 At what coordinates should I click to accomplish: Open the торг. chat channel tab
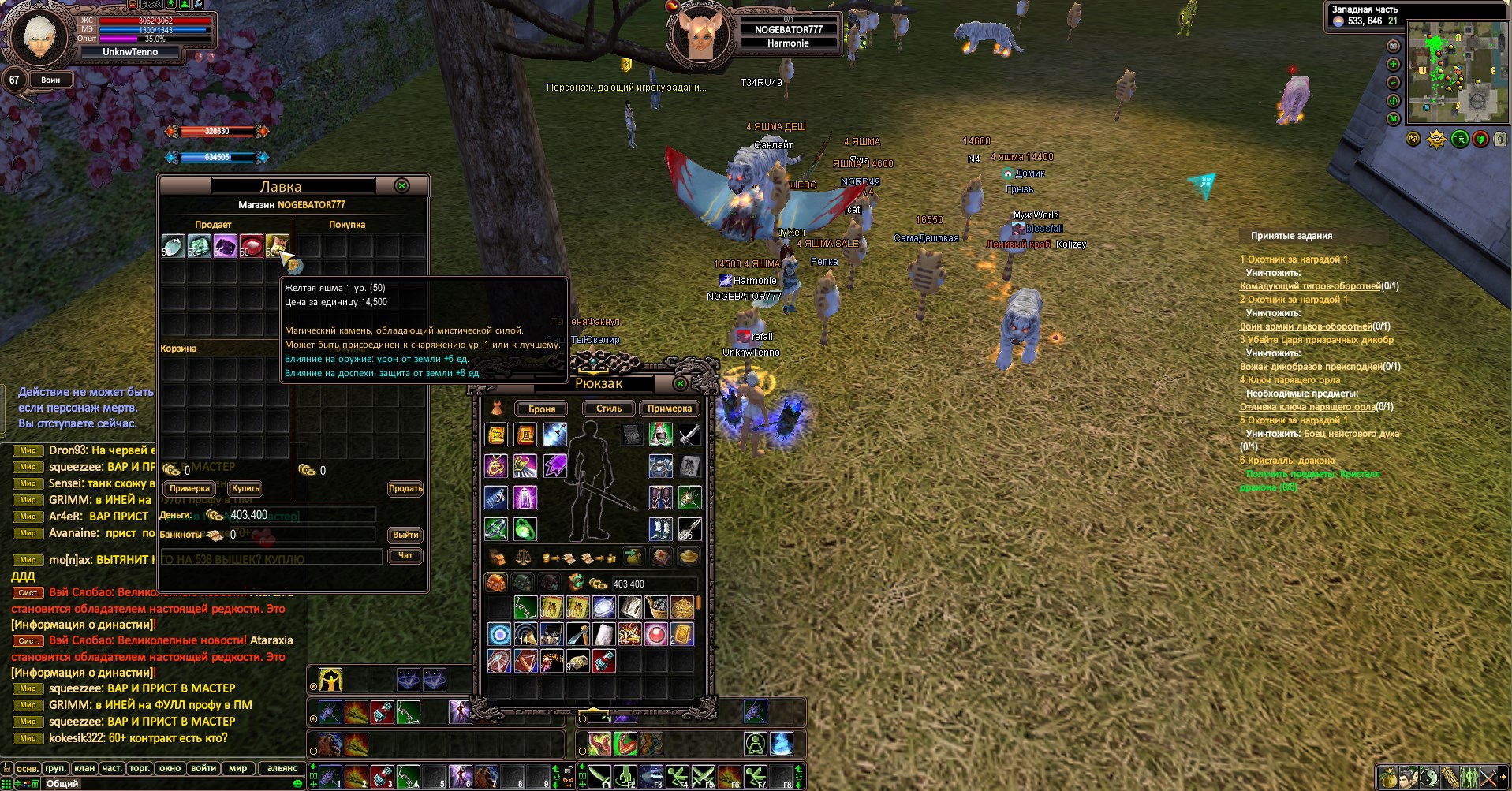(140, 768)
